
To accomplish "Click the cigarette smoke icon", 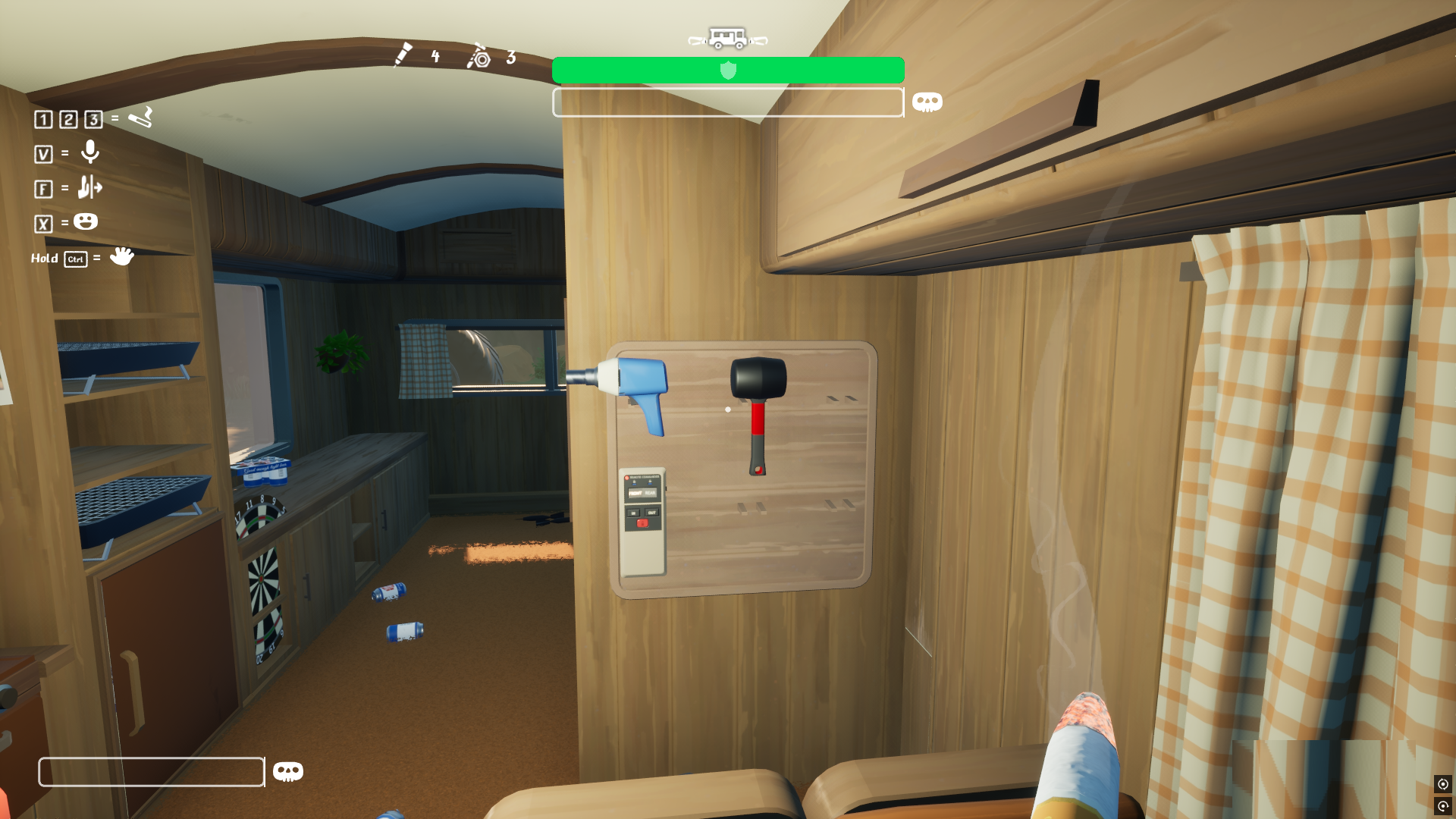I will point(140,118).
